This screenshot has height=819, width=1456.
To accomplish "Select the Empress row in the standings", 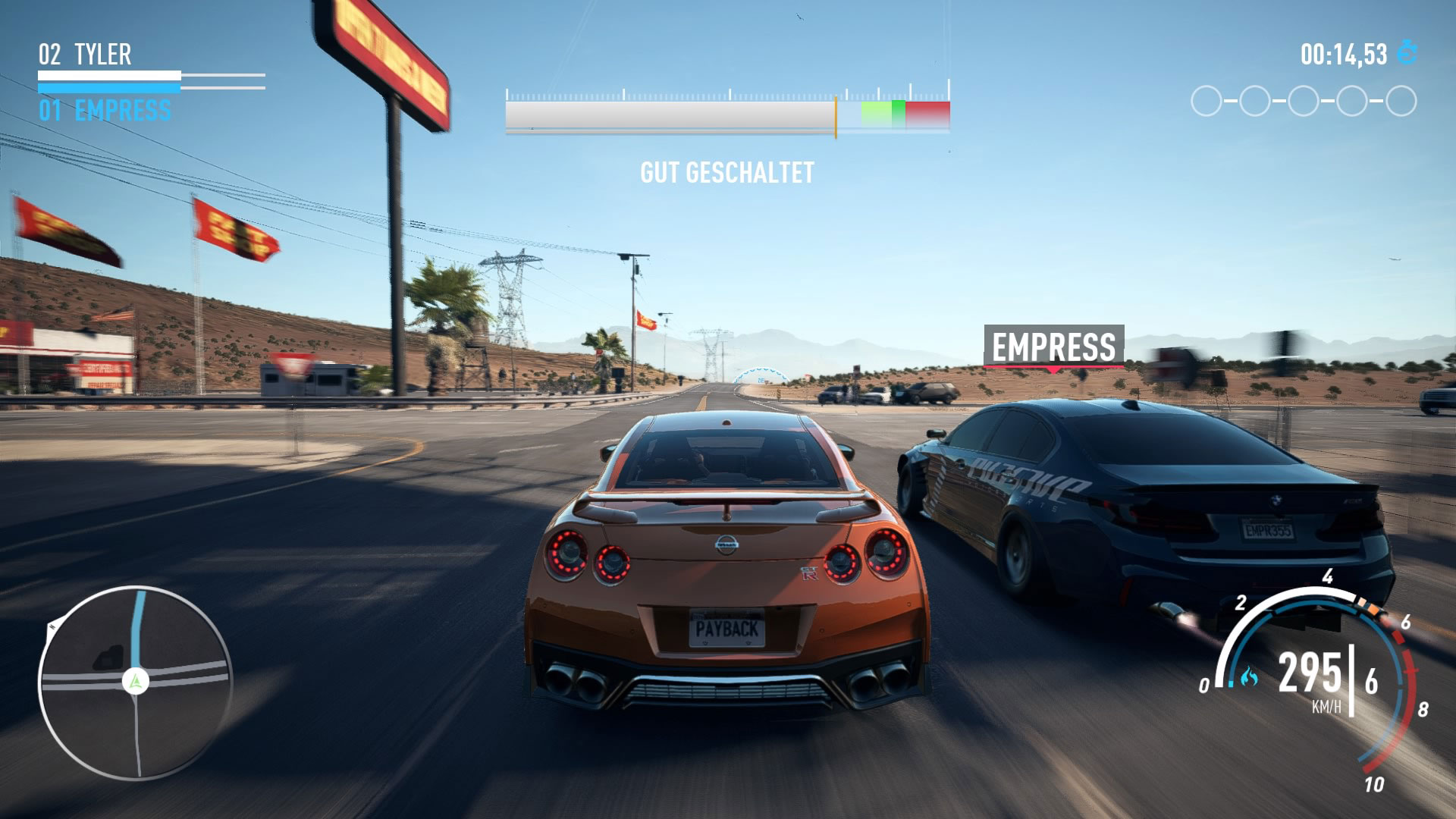I will tap(105, 111).
